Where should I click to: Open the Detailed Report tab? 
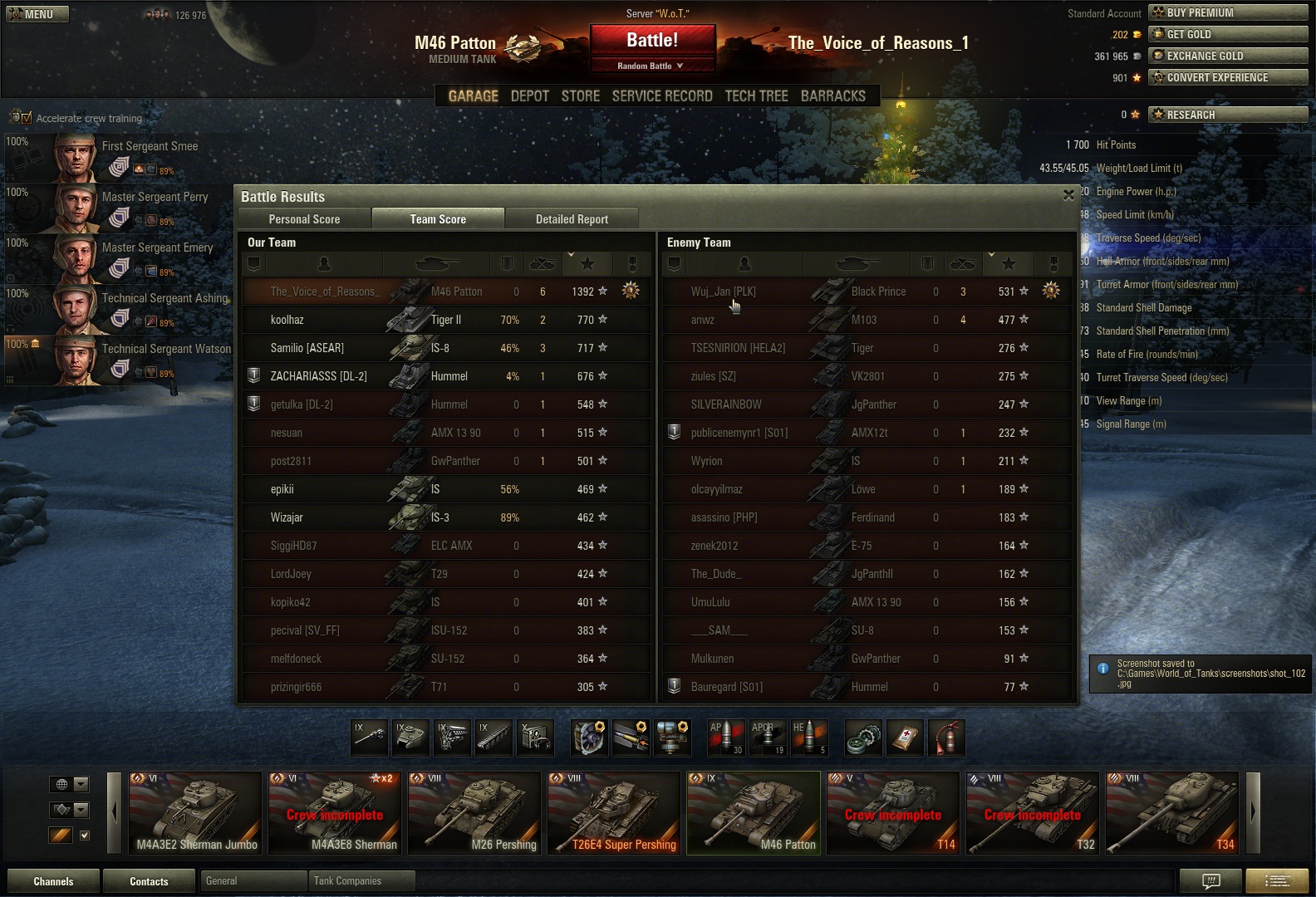click(572, 219)
